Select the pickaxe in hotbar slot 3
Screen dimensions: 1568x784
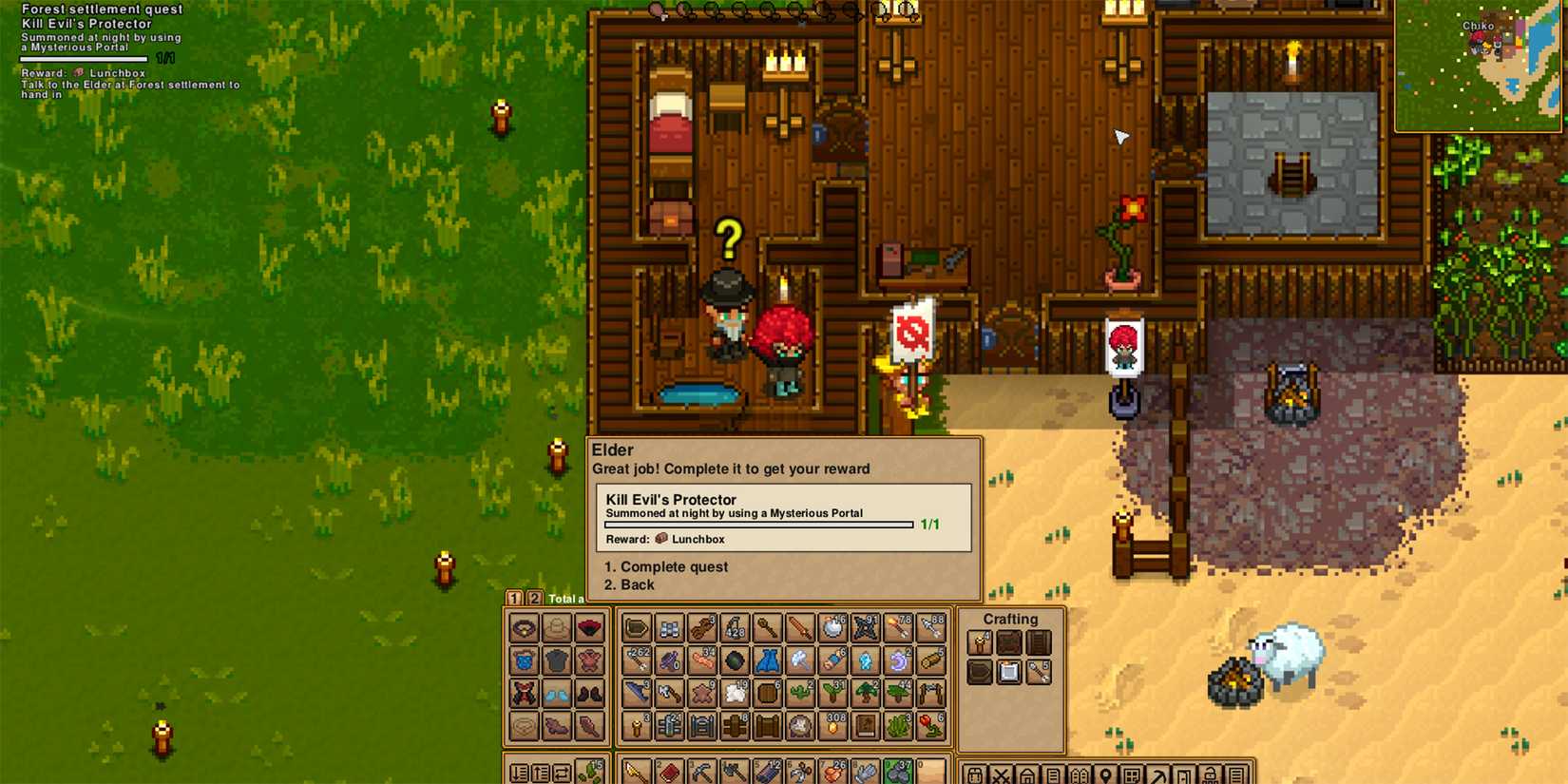tap(700, 772)
